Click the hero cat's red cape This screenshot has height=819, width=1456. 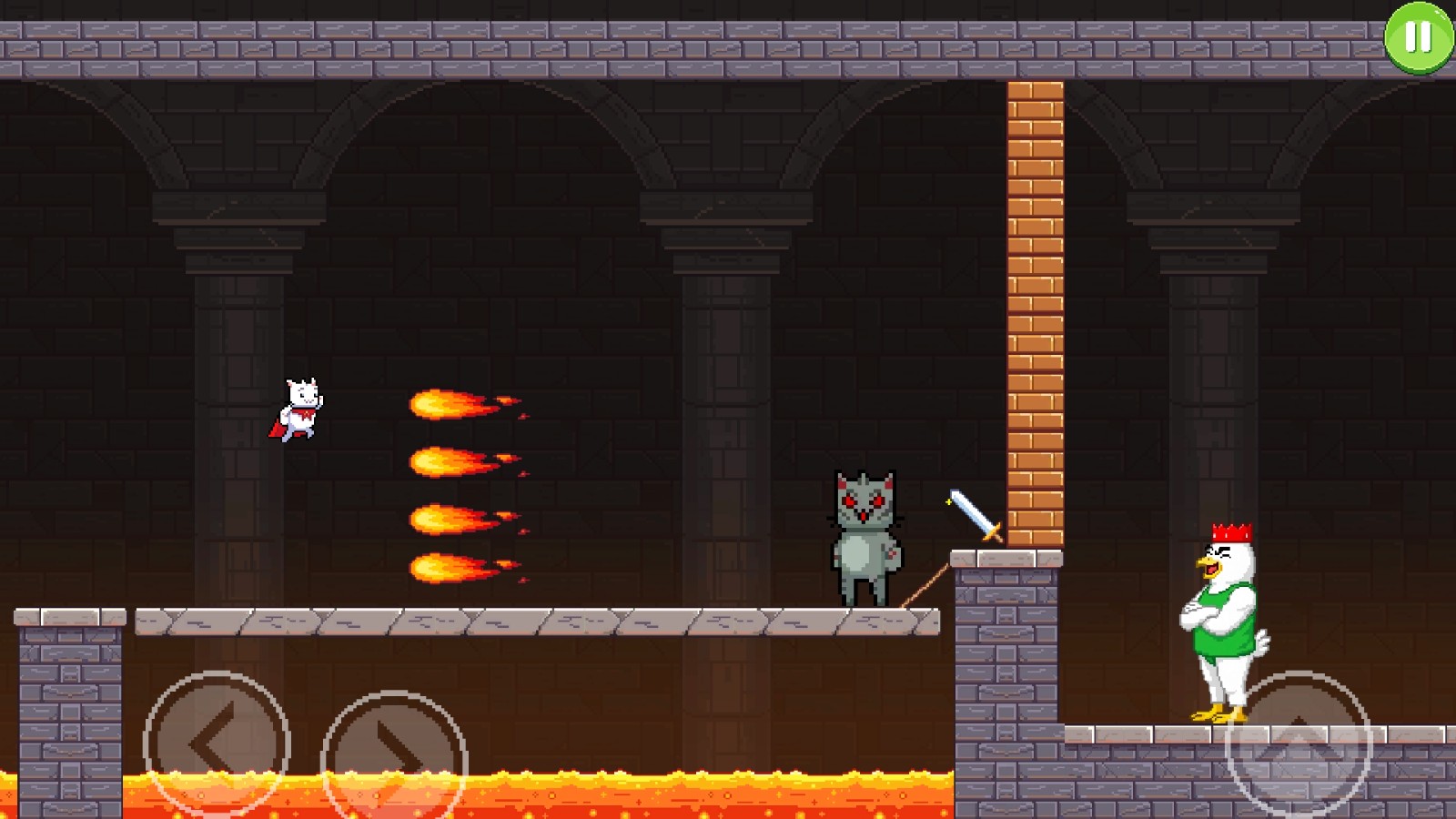tap(278, 428)
